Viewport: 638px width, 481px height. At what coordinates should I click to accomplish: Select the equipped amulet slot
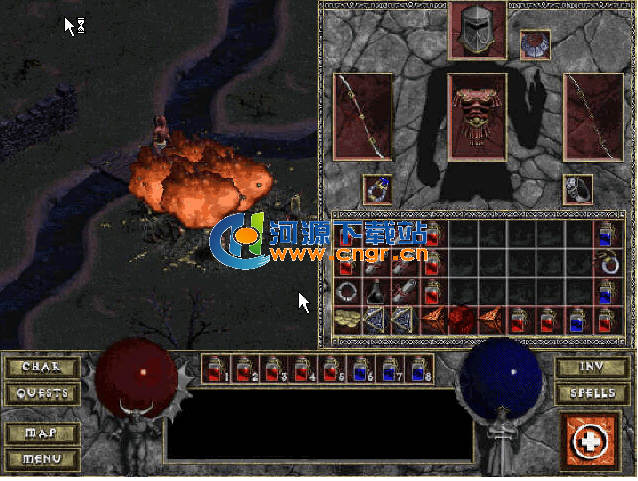pyautogui.click(x=535, y=45)
